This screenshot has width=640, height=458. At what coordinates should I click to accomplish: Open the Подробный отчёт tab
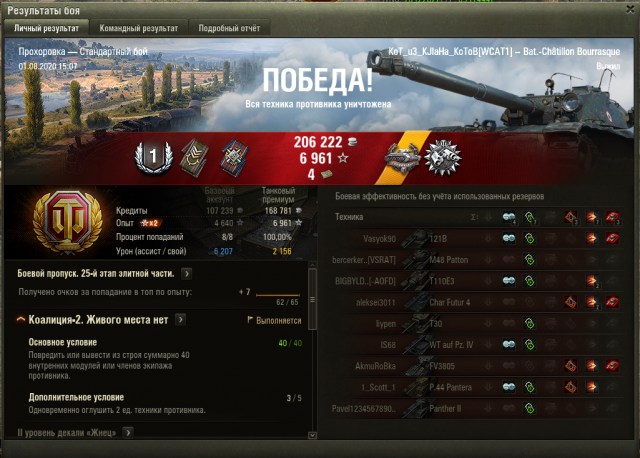(x=227, y=28)
